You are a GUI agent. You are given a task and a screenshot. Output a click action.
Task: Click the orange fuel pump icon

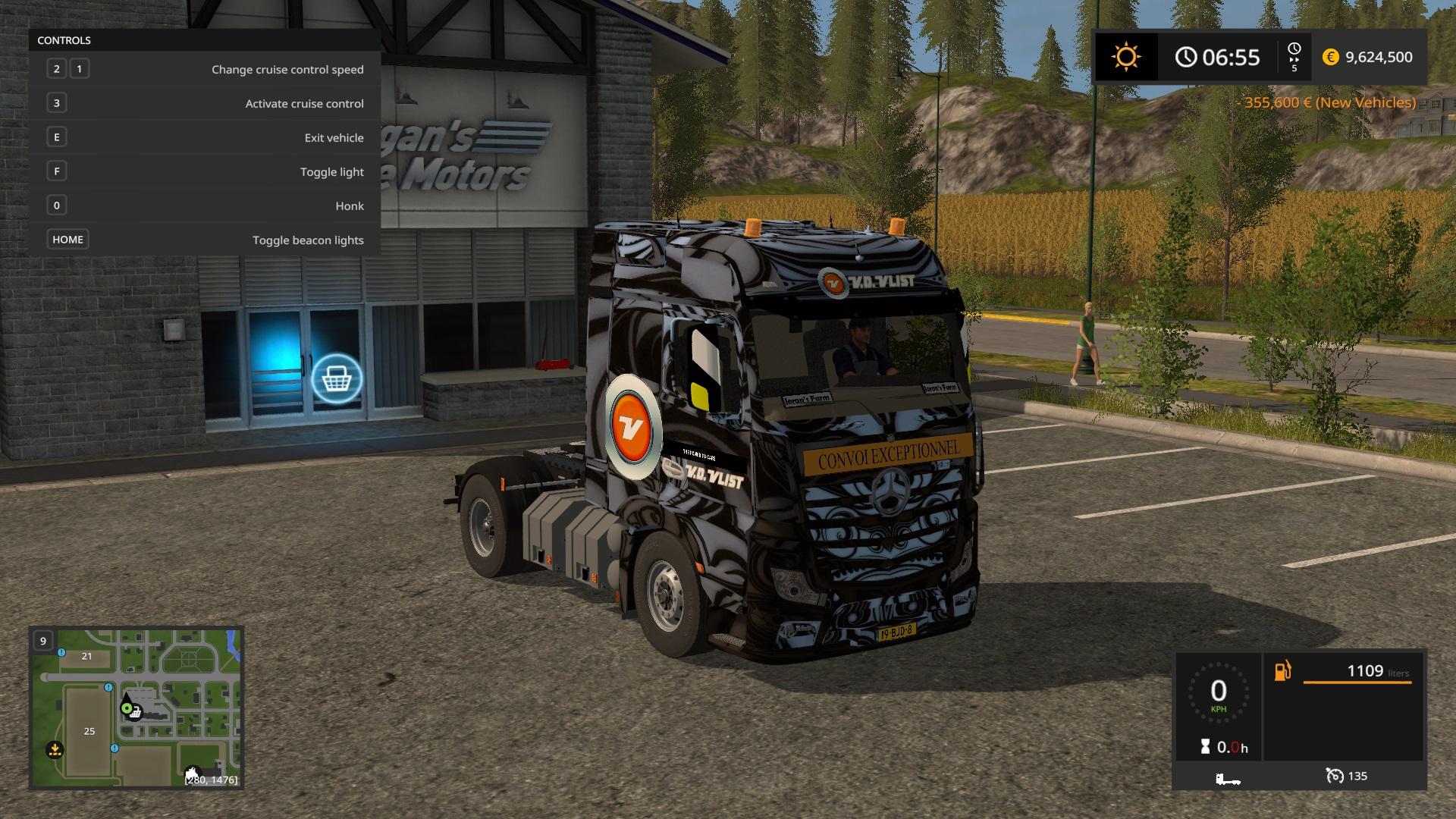1282,671
